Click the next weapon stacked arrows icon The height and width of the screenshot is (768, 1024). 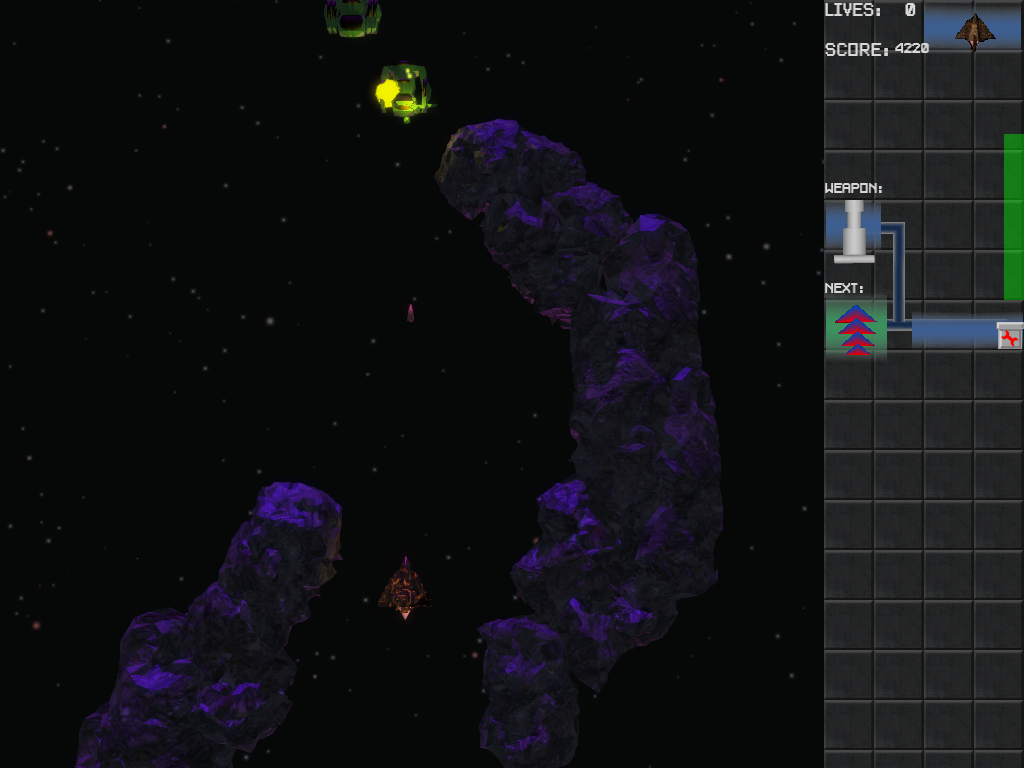pos(855,329)
